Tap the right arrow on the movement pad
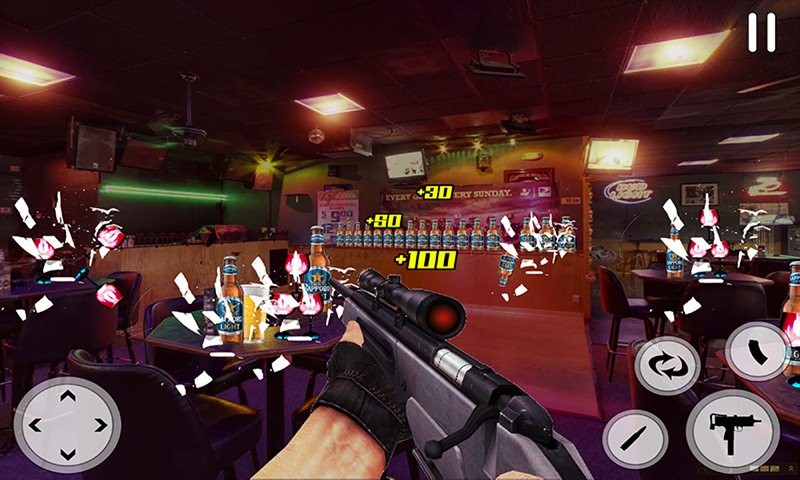This screenshot has height=480, width=800. tap(99, 425)
